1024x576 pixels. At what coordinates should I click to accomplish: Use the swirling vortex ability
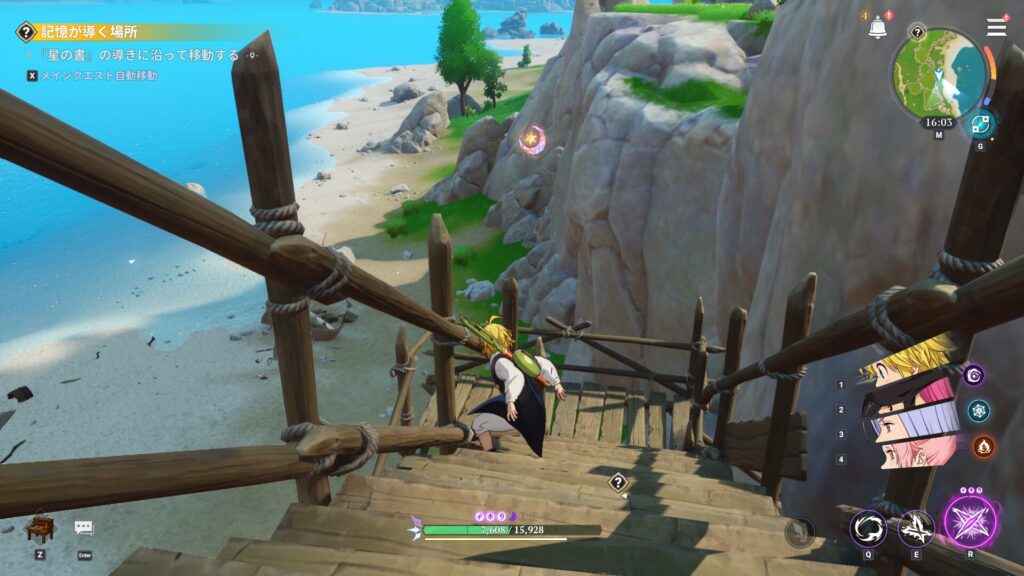868,528
